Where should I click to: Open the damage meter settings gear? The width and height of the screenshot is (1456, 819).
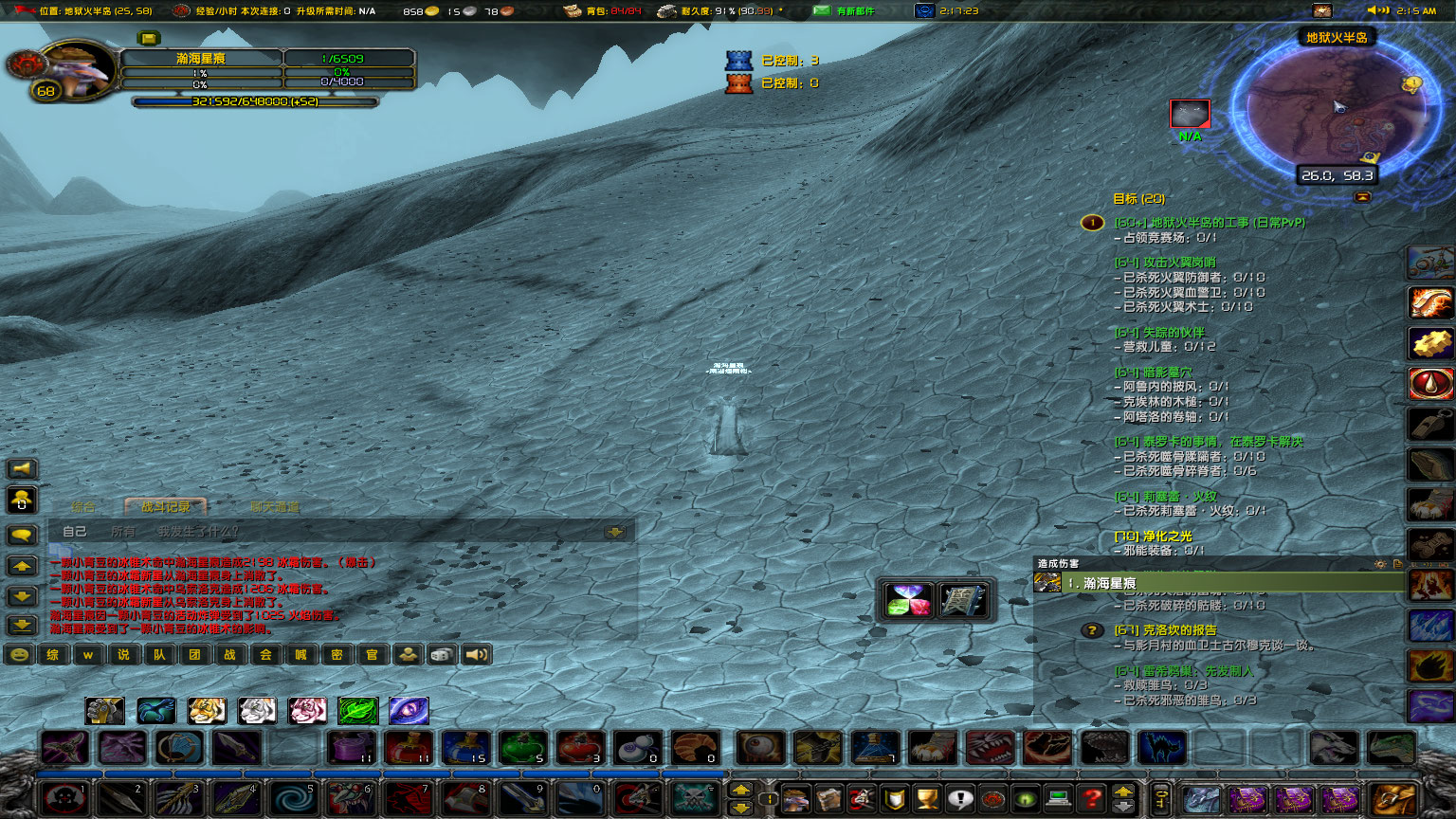point(1380,564)
